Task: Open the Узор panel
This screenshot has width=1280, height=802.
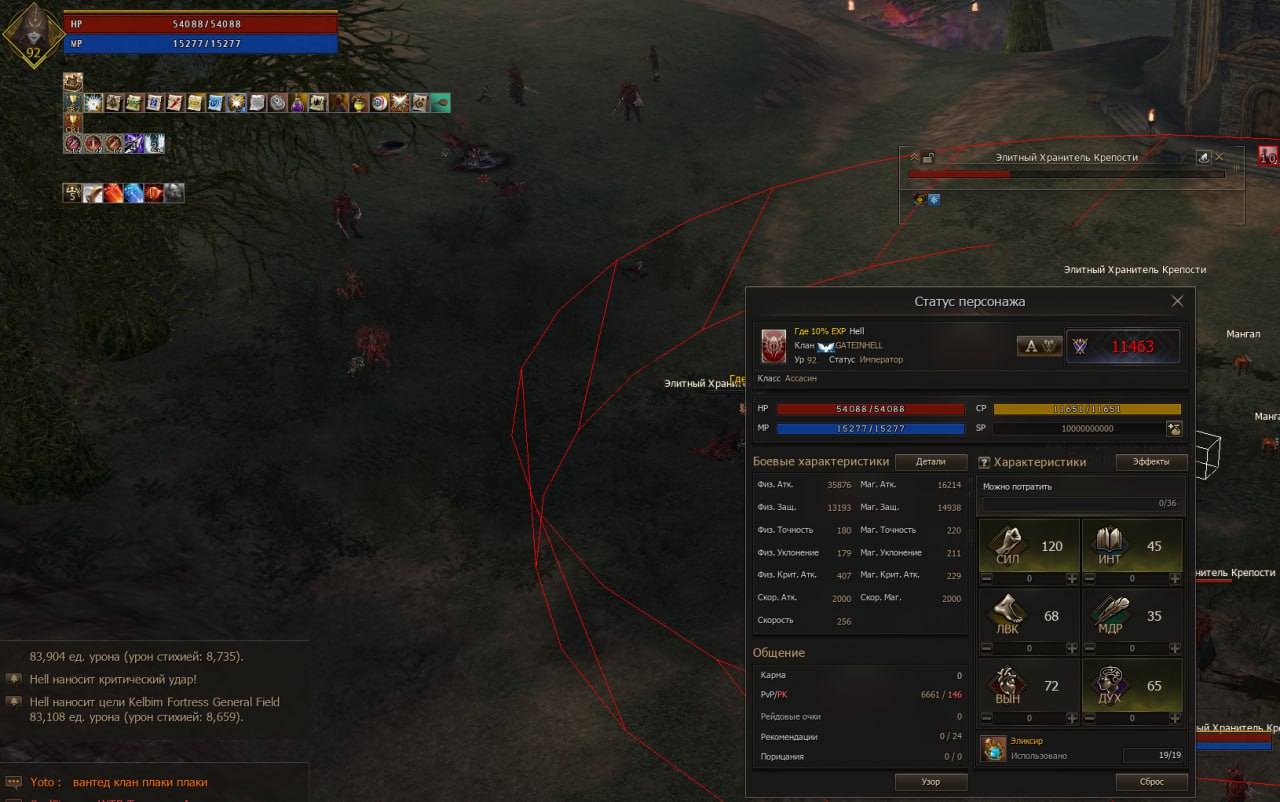Action: (930, 782)
